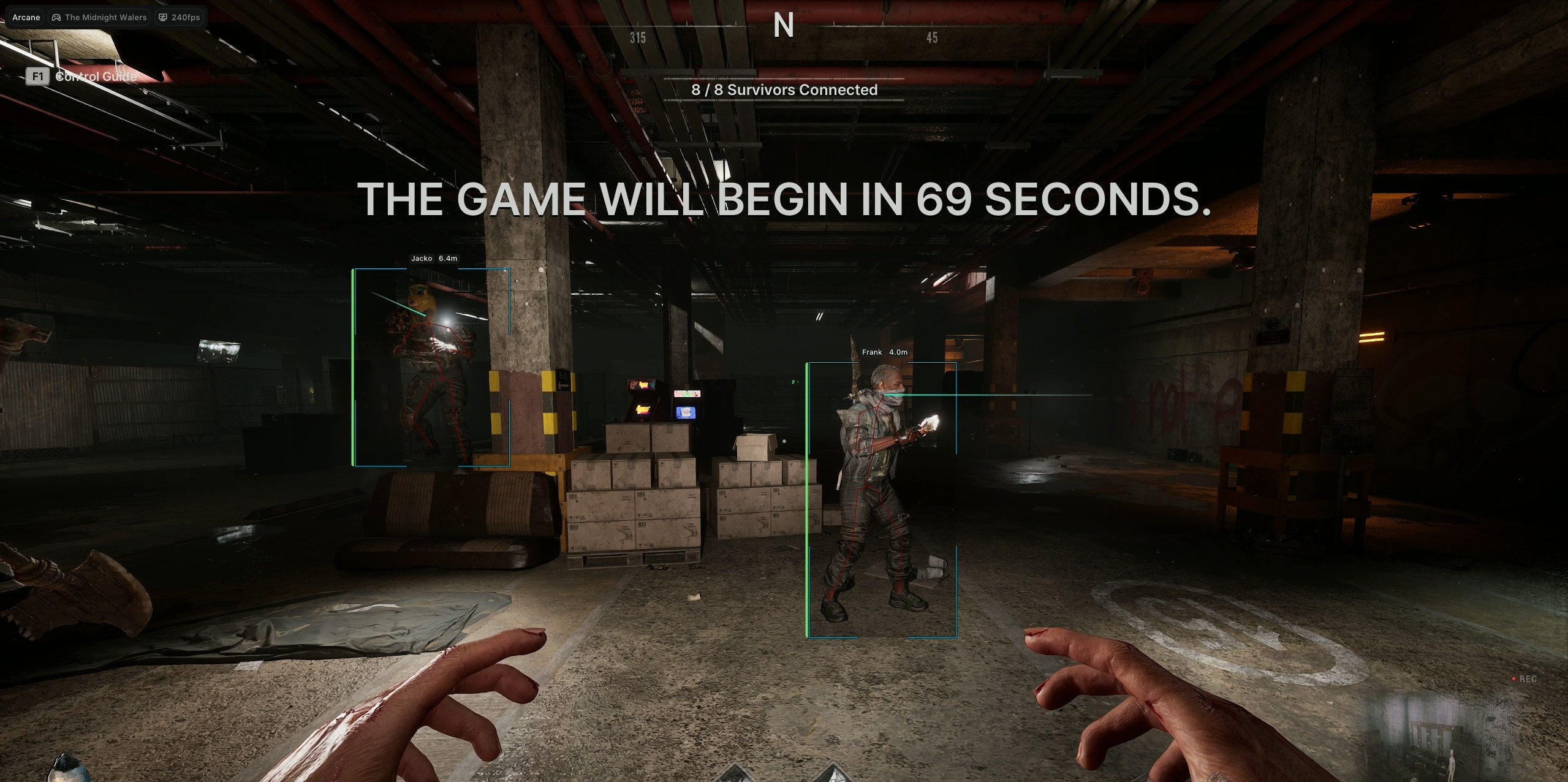Select the Jacko 6.4m name label

click(435, 258)
